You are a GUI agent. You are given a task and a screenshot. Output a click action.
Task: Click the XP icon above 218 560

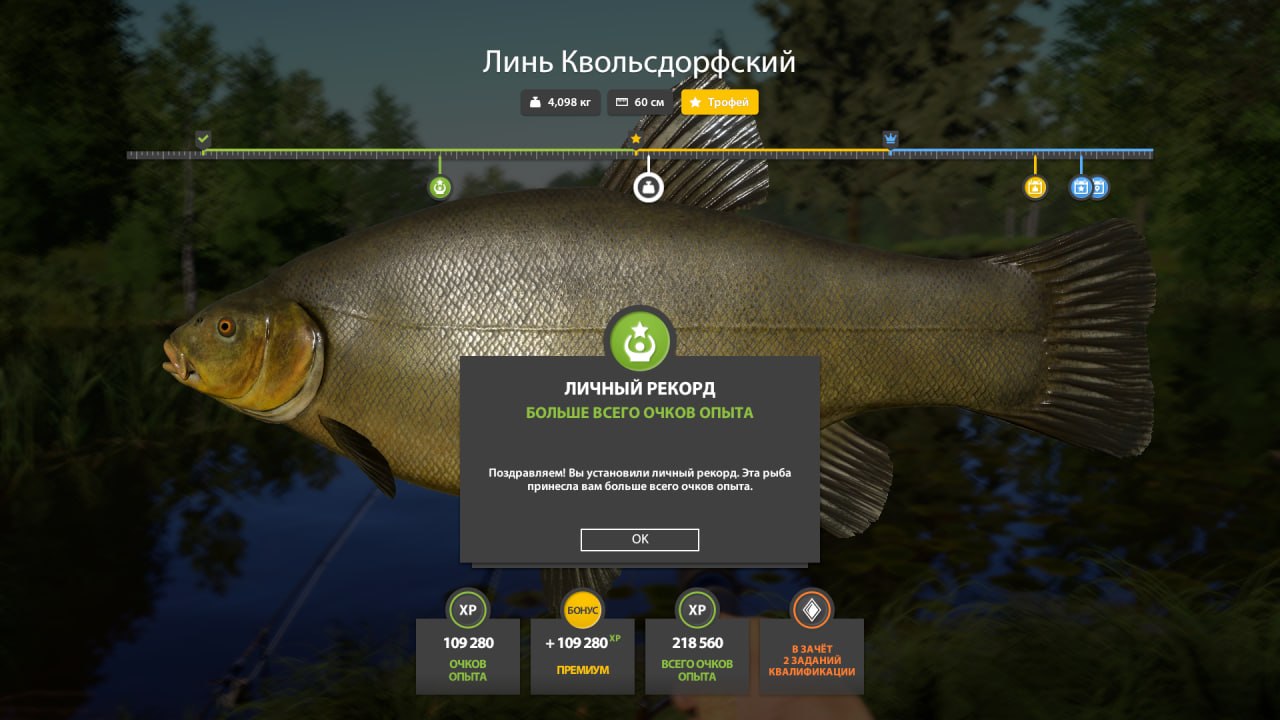(696, 609)
